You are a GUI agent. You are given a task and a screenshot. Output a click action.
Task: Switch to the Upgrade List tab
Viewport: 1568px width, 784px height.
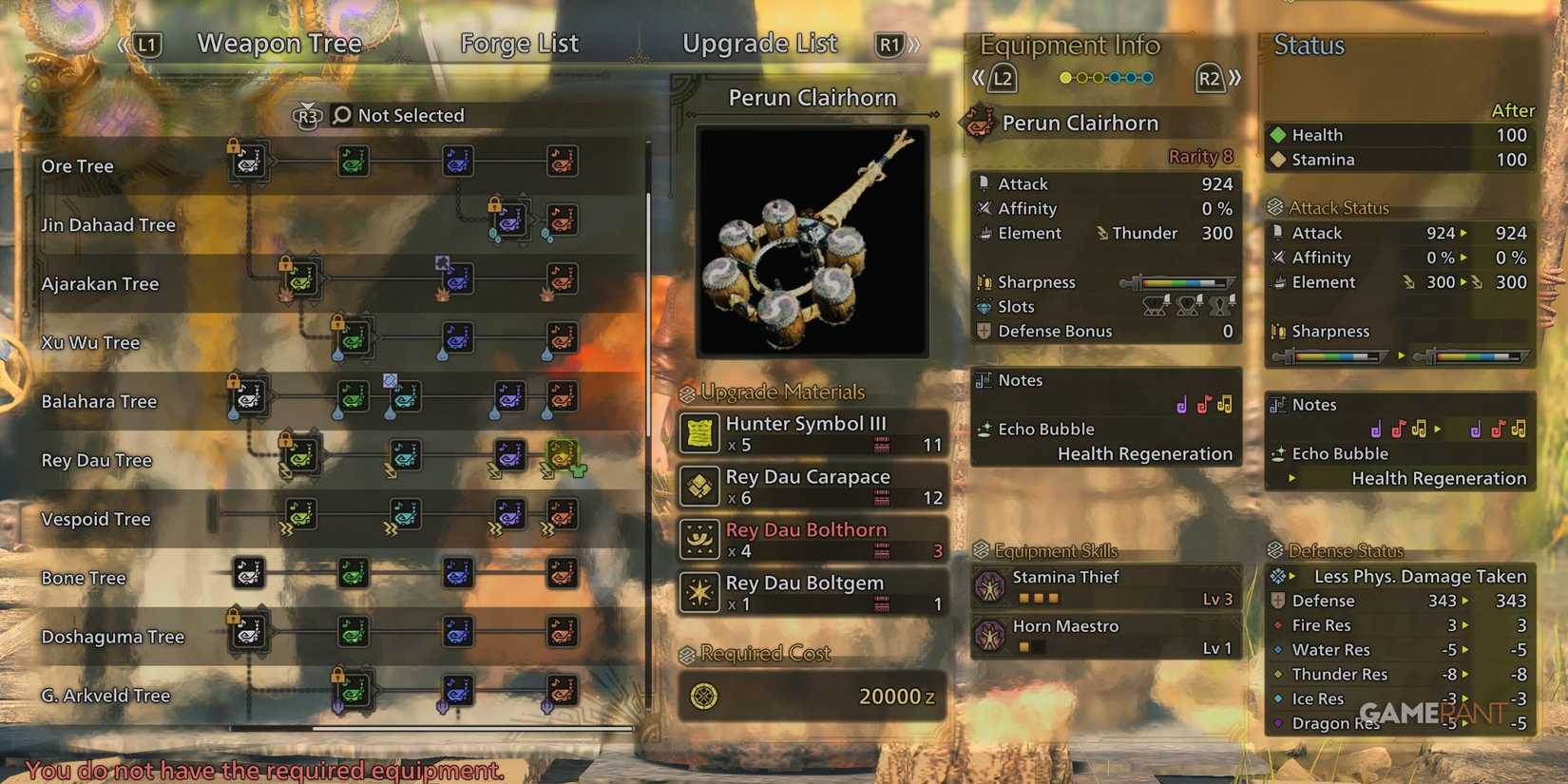(x=759, y=43)
